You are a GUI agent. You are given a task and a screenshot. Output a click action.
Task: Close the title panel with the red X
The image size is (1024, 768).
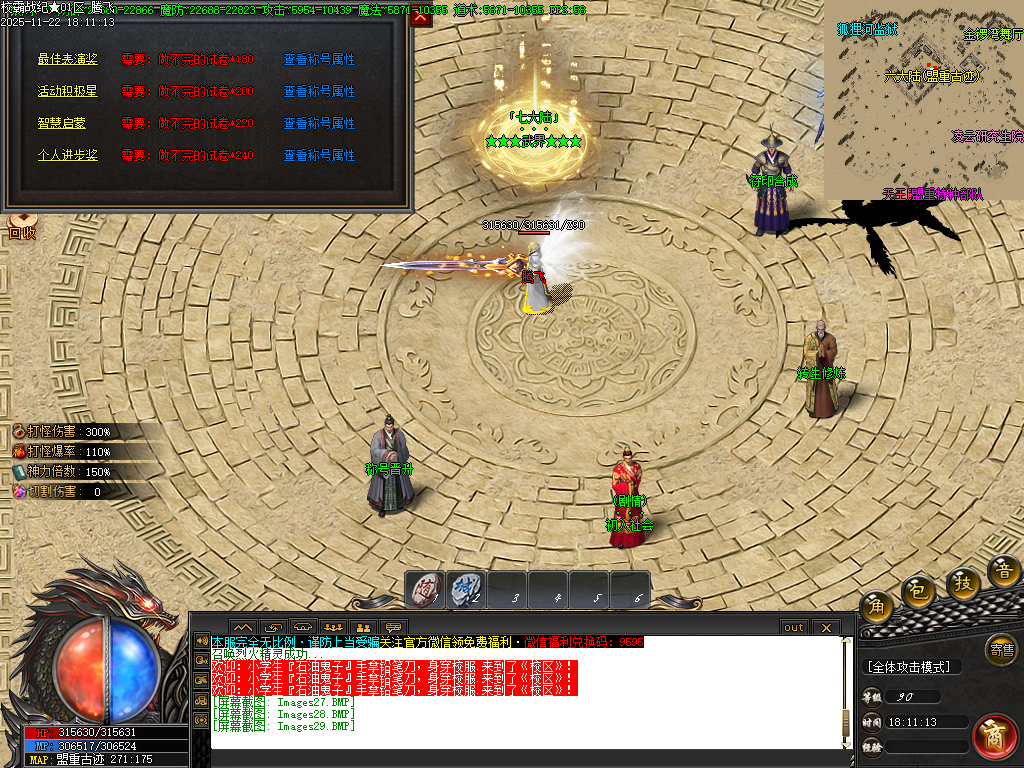tap(421, 15)
